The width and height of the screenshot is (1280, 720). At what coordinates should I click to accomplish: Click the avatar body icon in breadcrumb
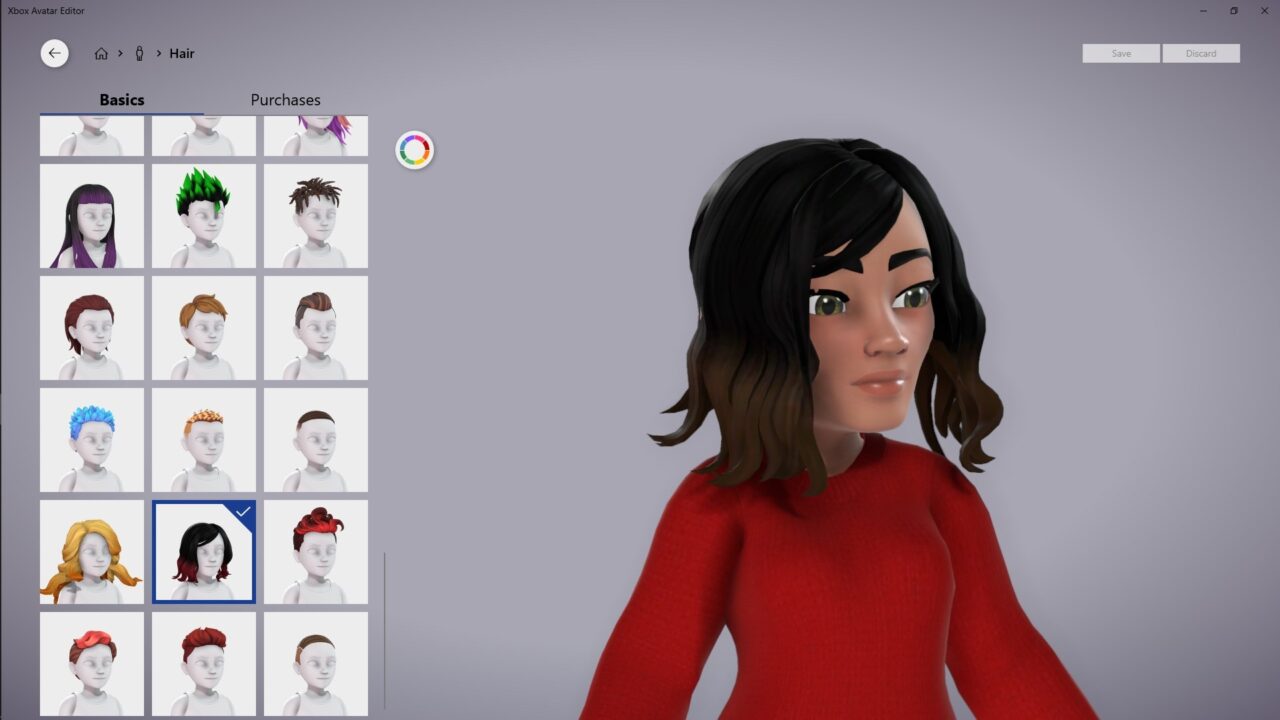pyautogui.click(x=140, y=53)
